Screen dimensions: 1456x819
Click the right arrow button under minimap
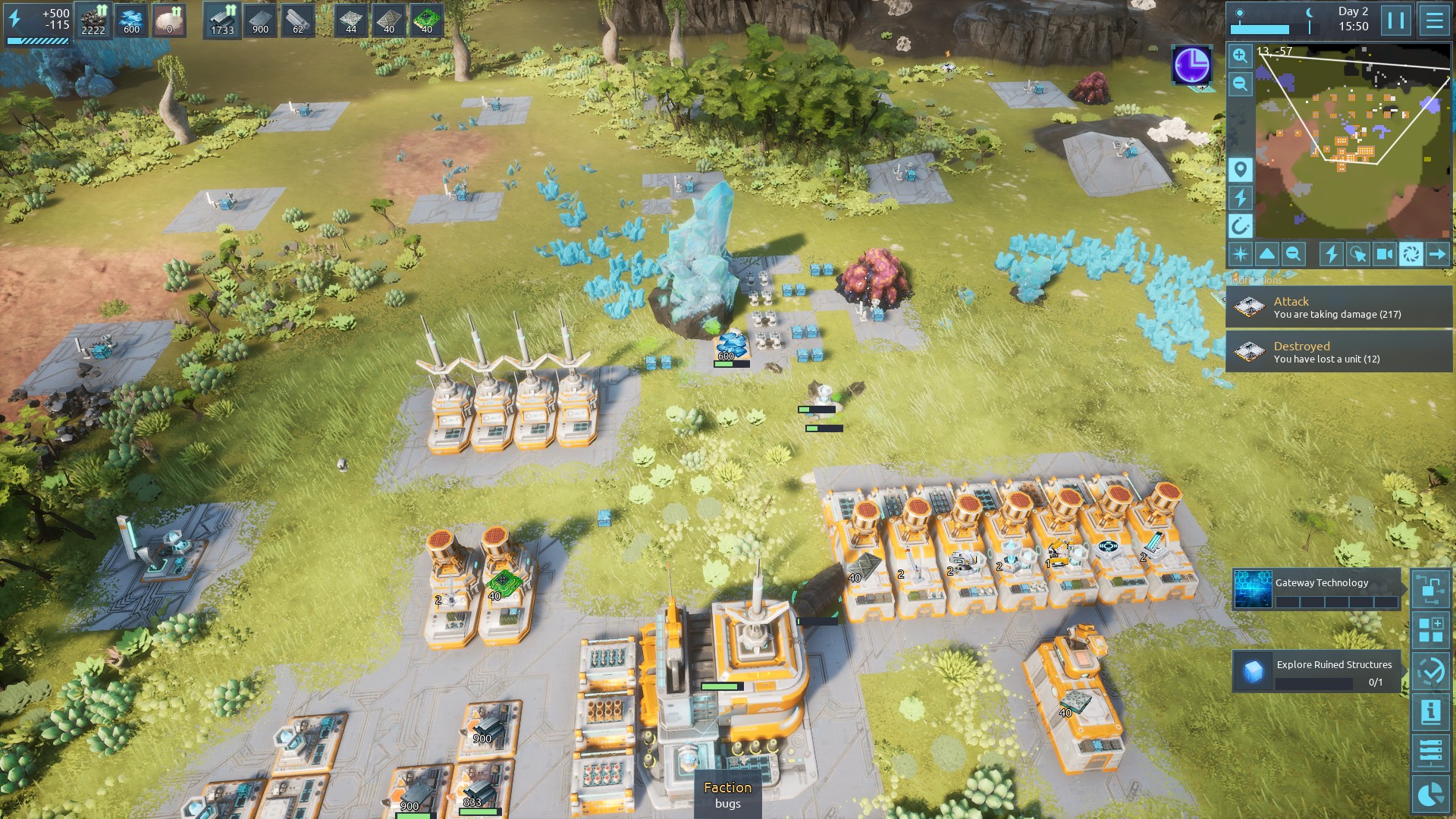1438,254
